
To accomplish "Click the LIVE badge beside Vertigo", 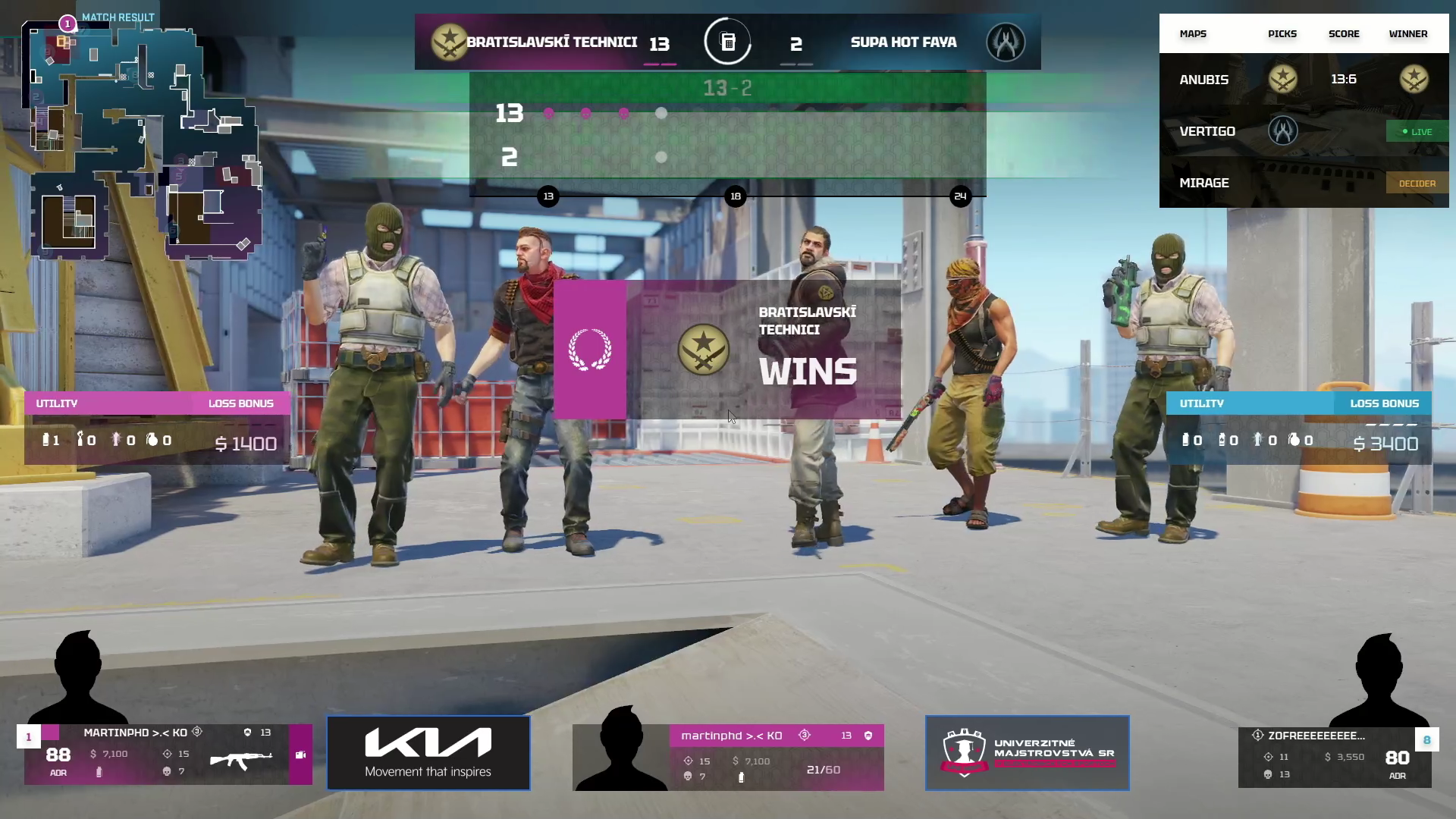I will 1416,131.
